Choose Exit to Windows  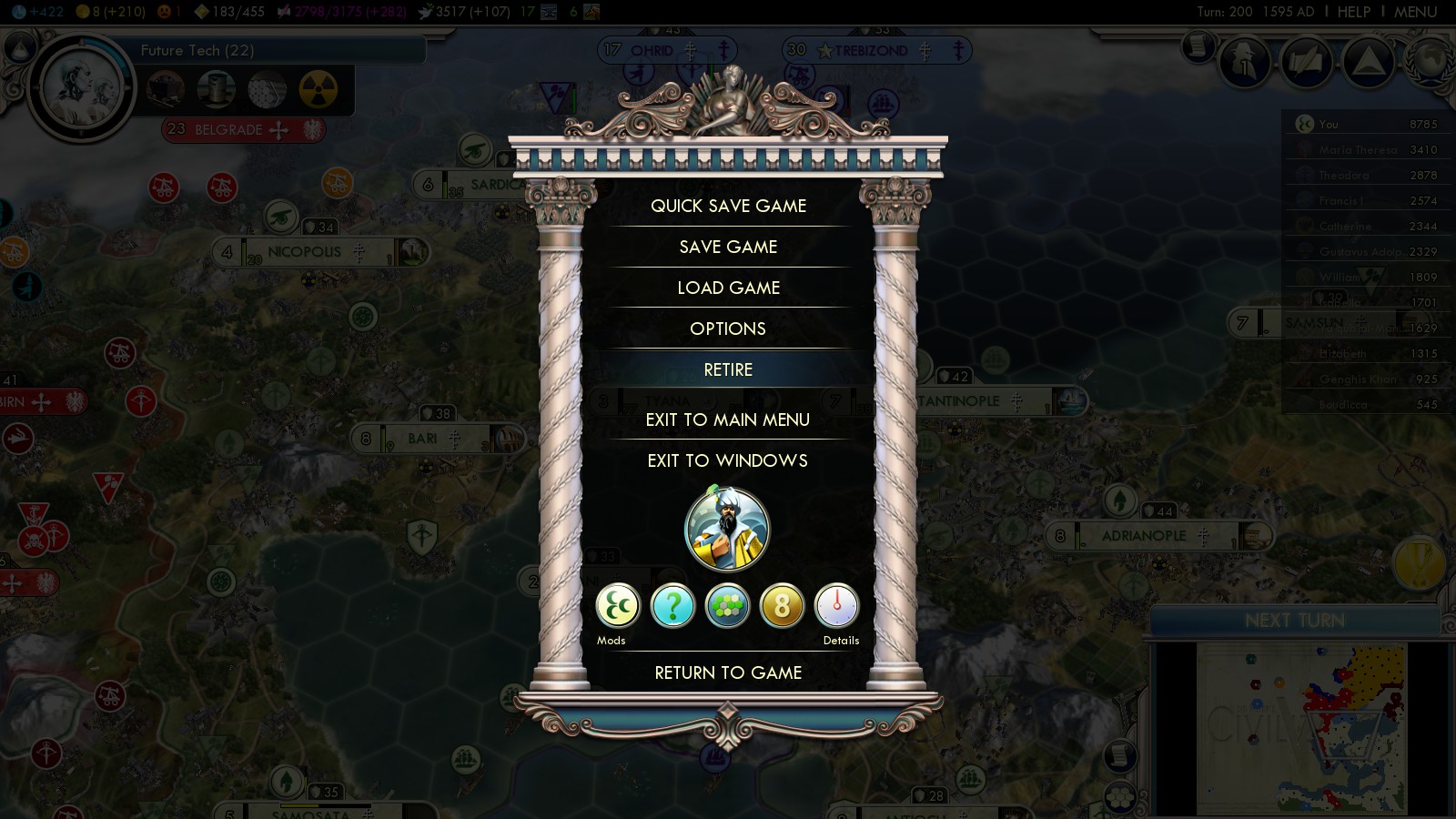click(728, 460)
